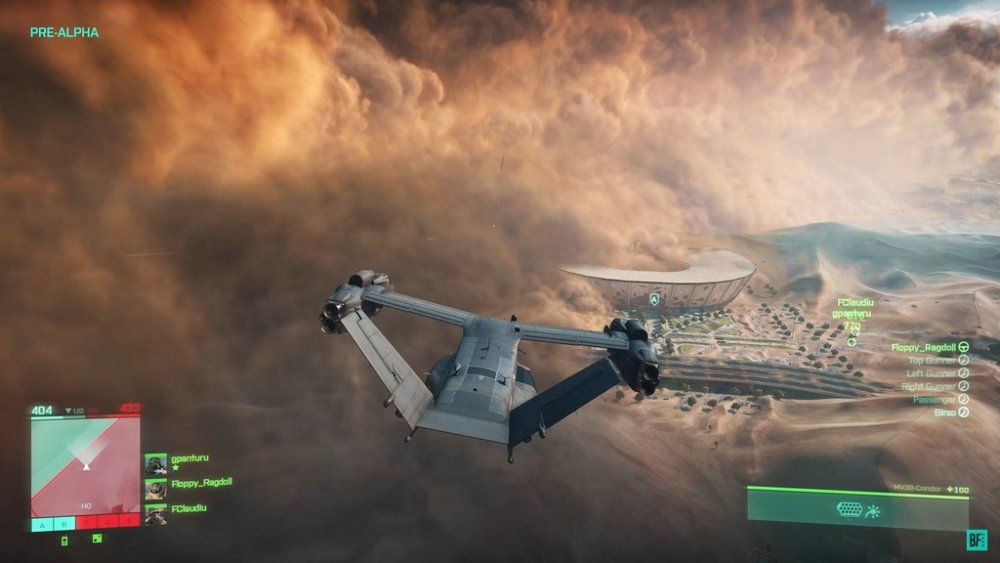Click the minimap in the corner

[x=85, y=465]
